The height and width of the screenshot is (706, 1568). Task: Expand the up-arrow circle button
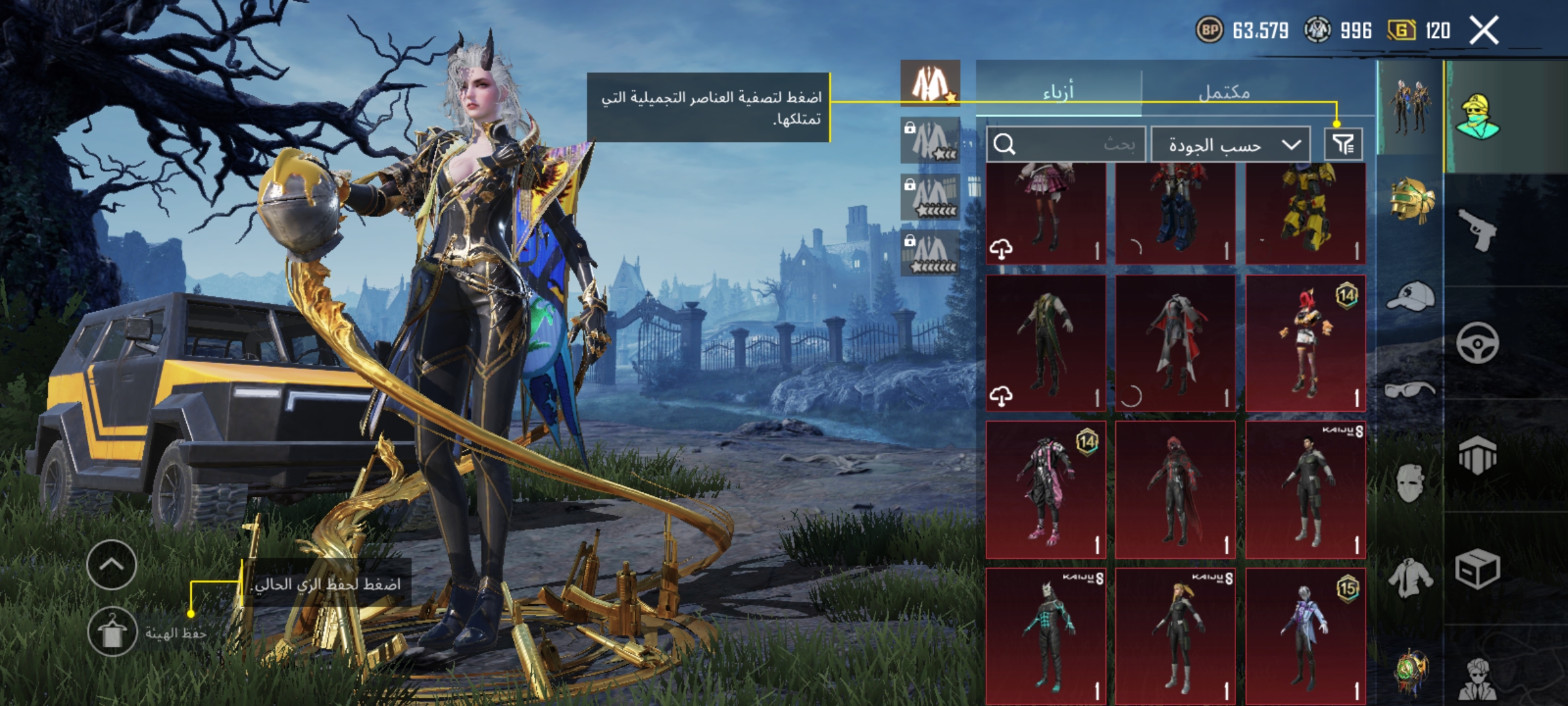(x=112, y=565)
